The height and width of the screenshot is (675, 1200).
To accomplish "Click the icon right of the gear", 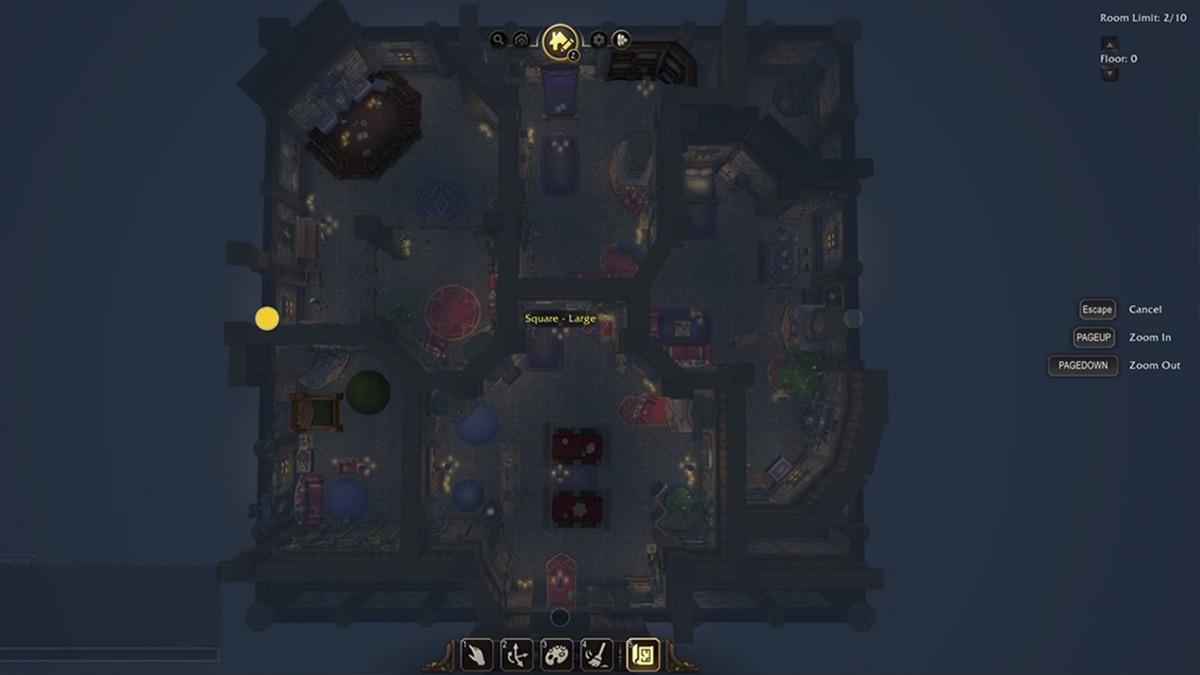I will (621, 40).
